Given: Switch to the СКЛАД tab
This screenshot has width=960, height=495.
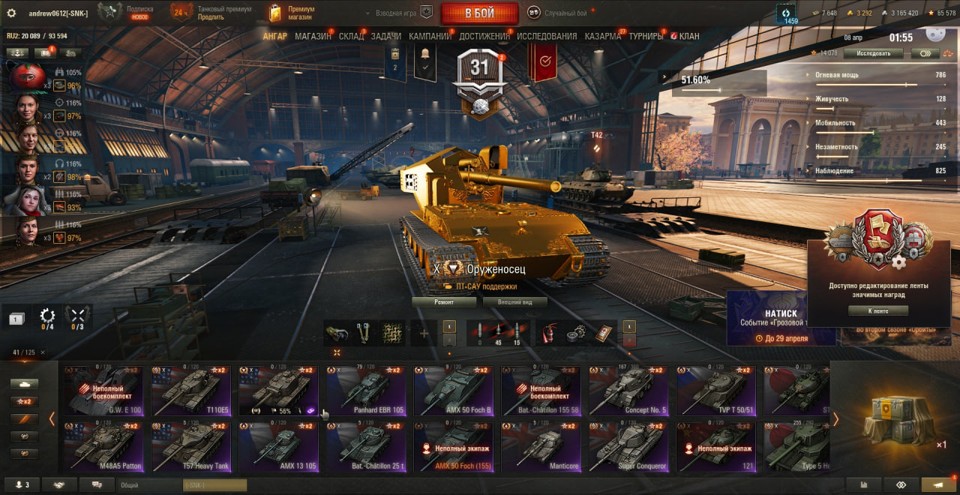Looking at the screenshot, I should (x=352, y=36).
